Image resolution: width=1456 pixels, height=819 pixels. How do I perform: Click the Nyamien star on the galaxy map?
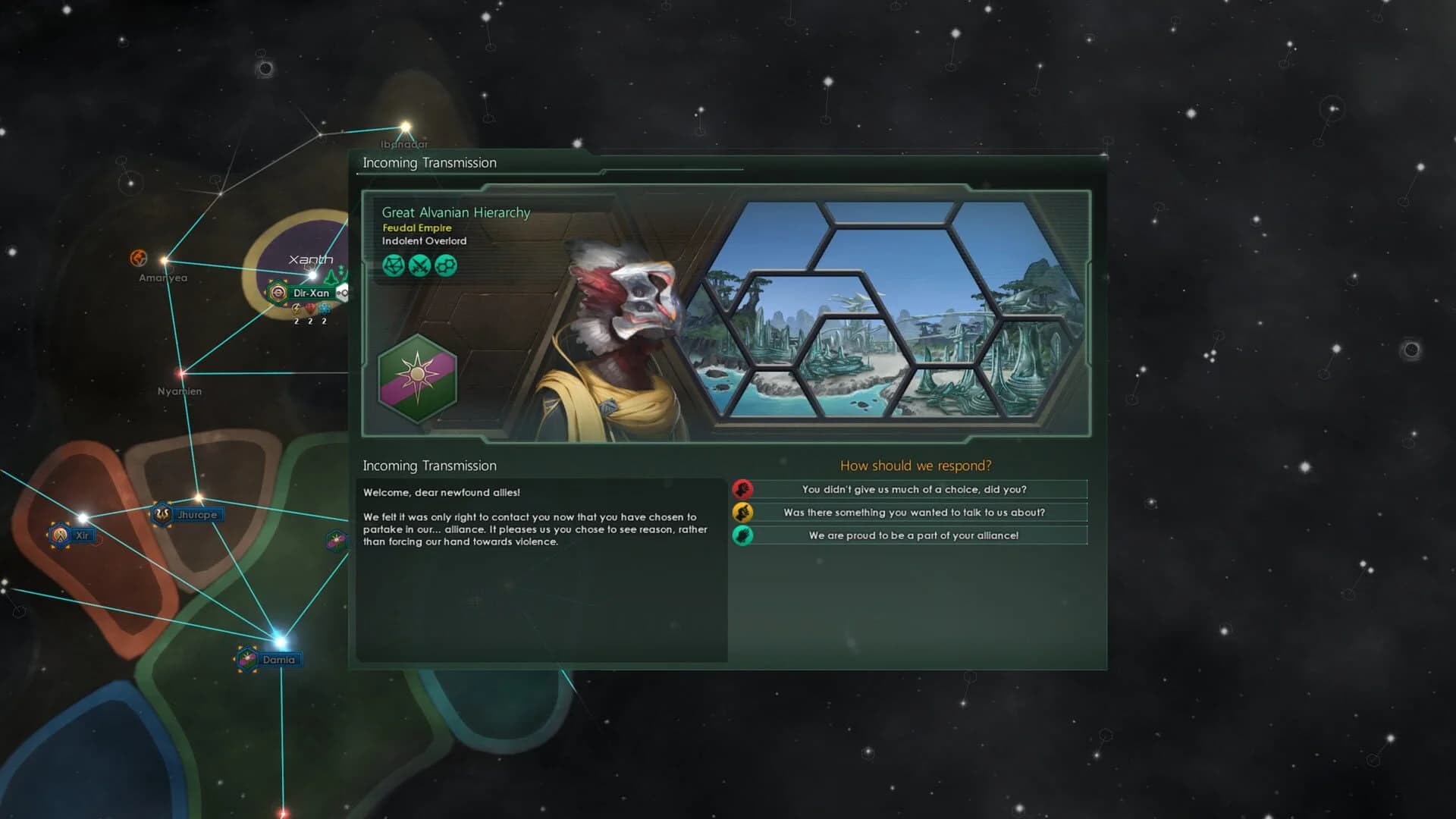pos(180,373)
